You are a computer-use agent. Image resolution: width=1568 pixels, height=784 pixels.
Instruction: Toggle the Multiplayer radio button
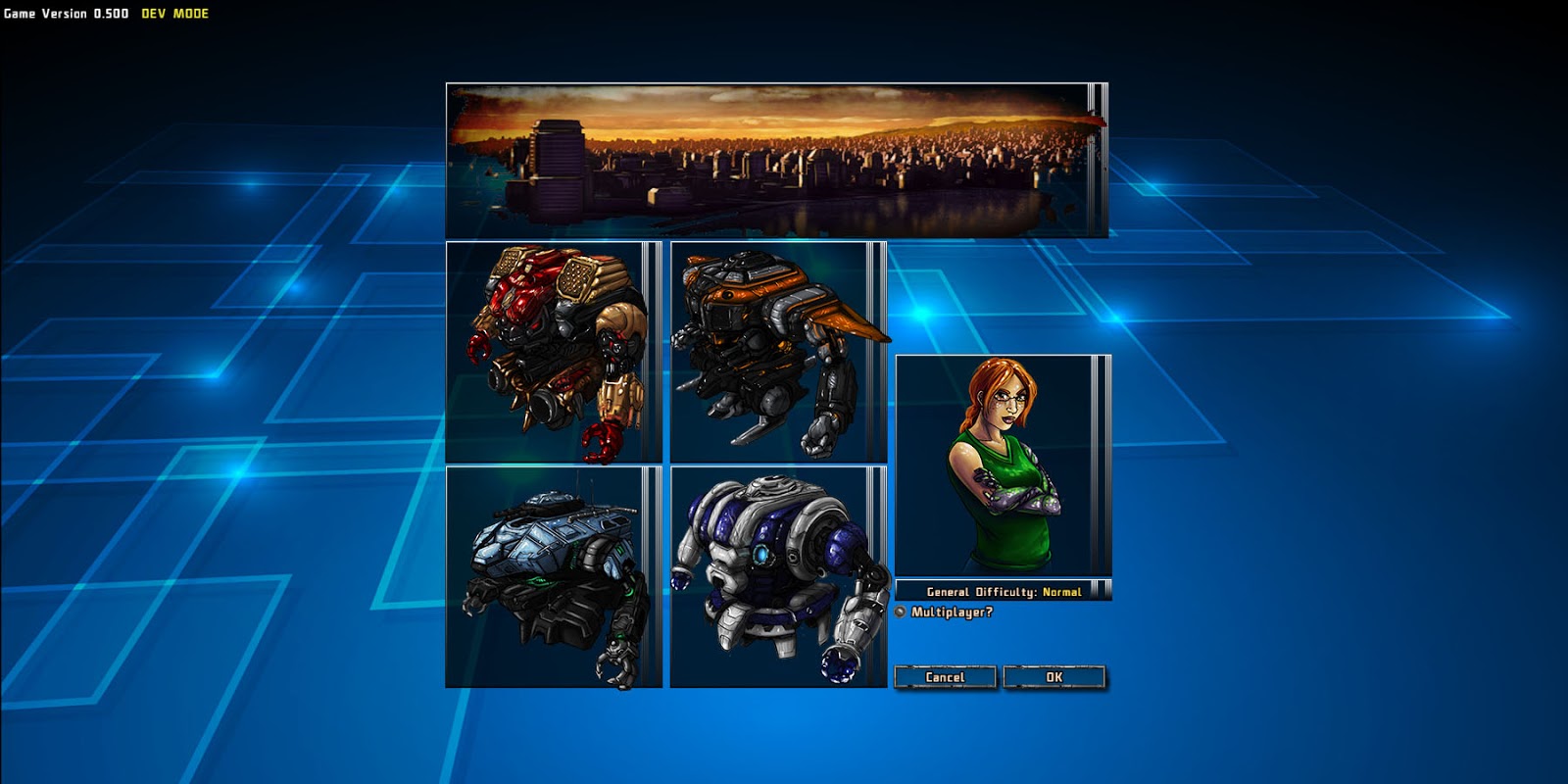pos(902,610)
